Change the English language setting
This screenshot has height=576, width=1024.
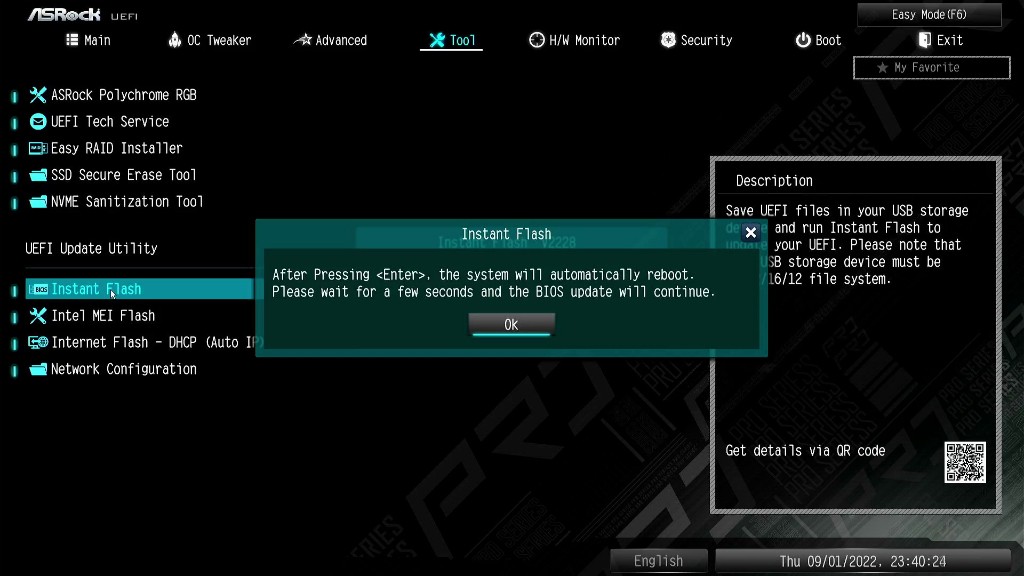[658, 561]
